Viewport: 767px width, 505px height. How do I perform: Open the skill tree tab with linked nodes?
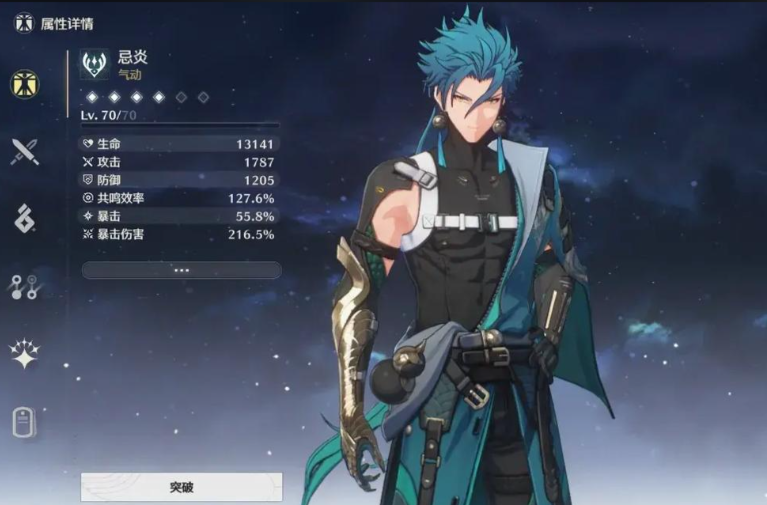tap(25, 287)
